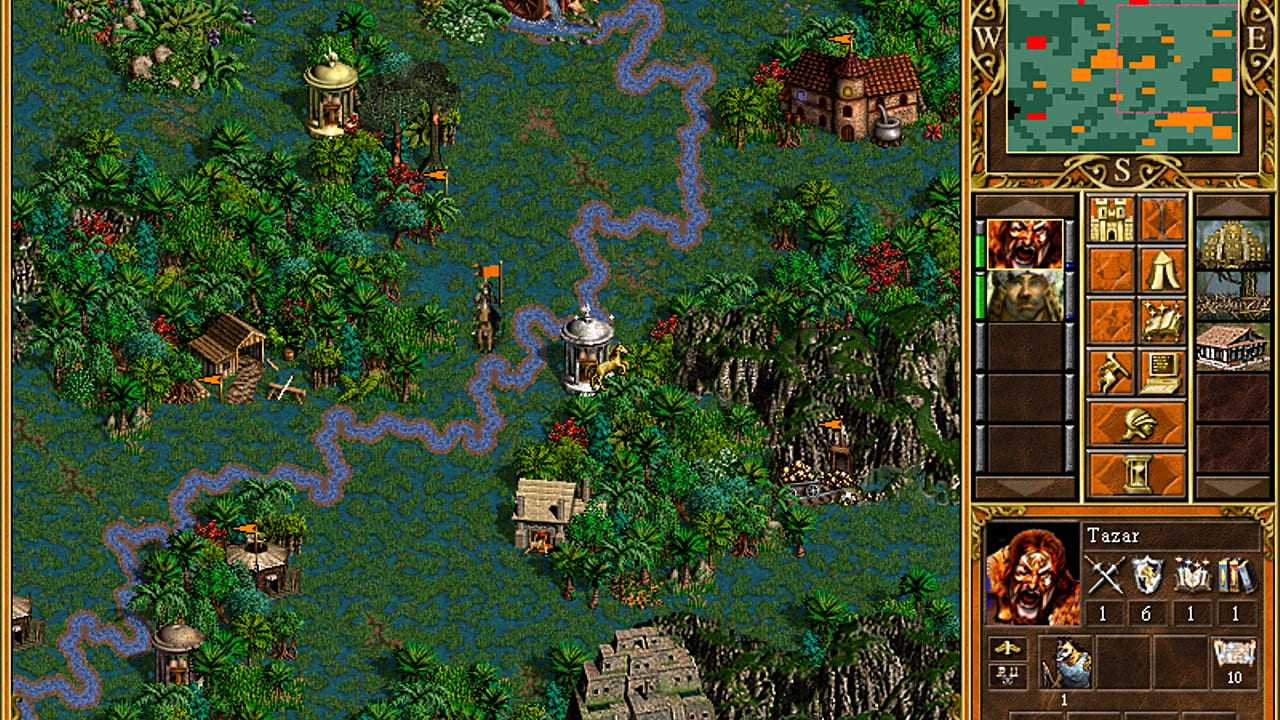Image resolution: width=1280 pixels, height=720 pixels.
Task: Click the morale eagle icon
Action: [x=1008, y=648]
